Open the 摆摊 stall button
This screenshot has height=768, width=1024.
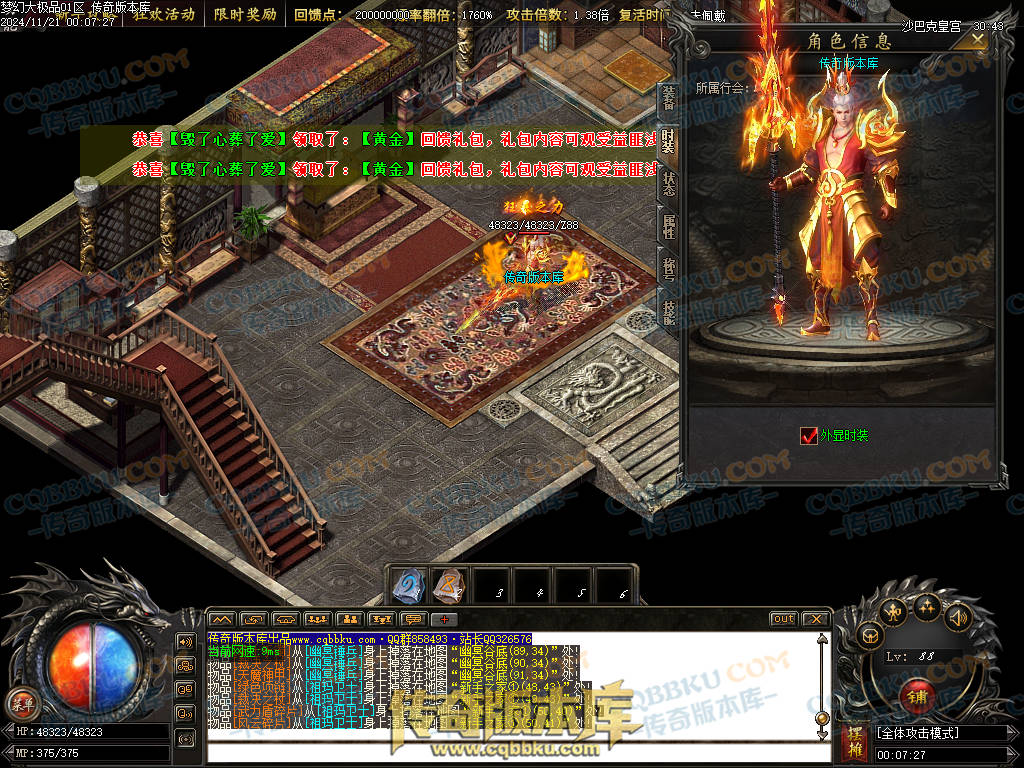click(855, 742)
